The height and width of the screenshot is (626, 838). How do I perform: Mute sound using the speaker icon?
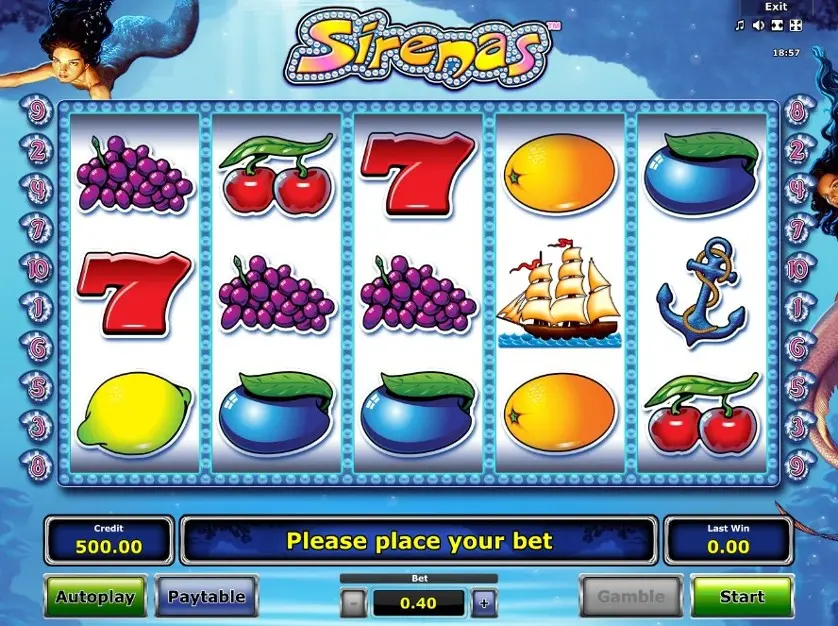click(759, 25)
